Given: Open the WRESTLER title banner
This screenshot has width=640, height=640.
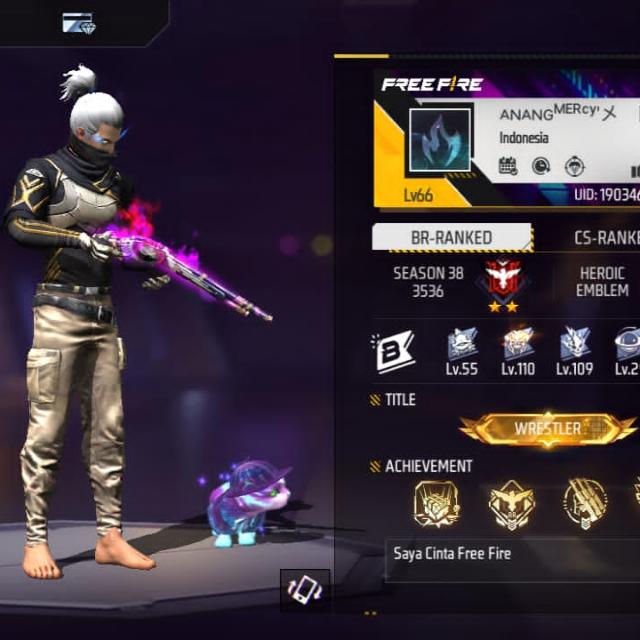Looking at the screenshot, I should pyautogui.click(x=548, y=429).
